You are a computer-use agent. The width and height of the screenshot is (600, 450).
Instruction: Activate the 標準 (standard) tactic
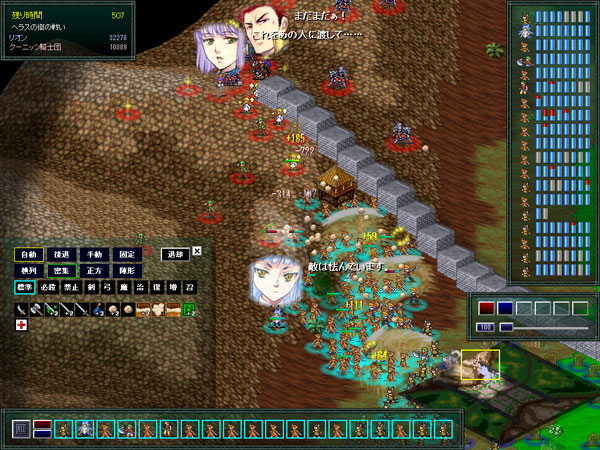click(x=24, y=288)
